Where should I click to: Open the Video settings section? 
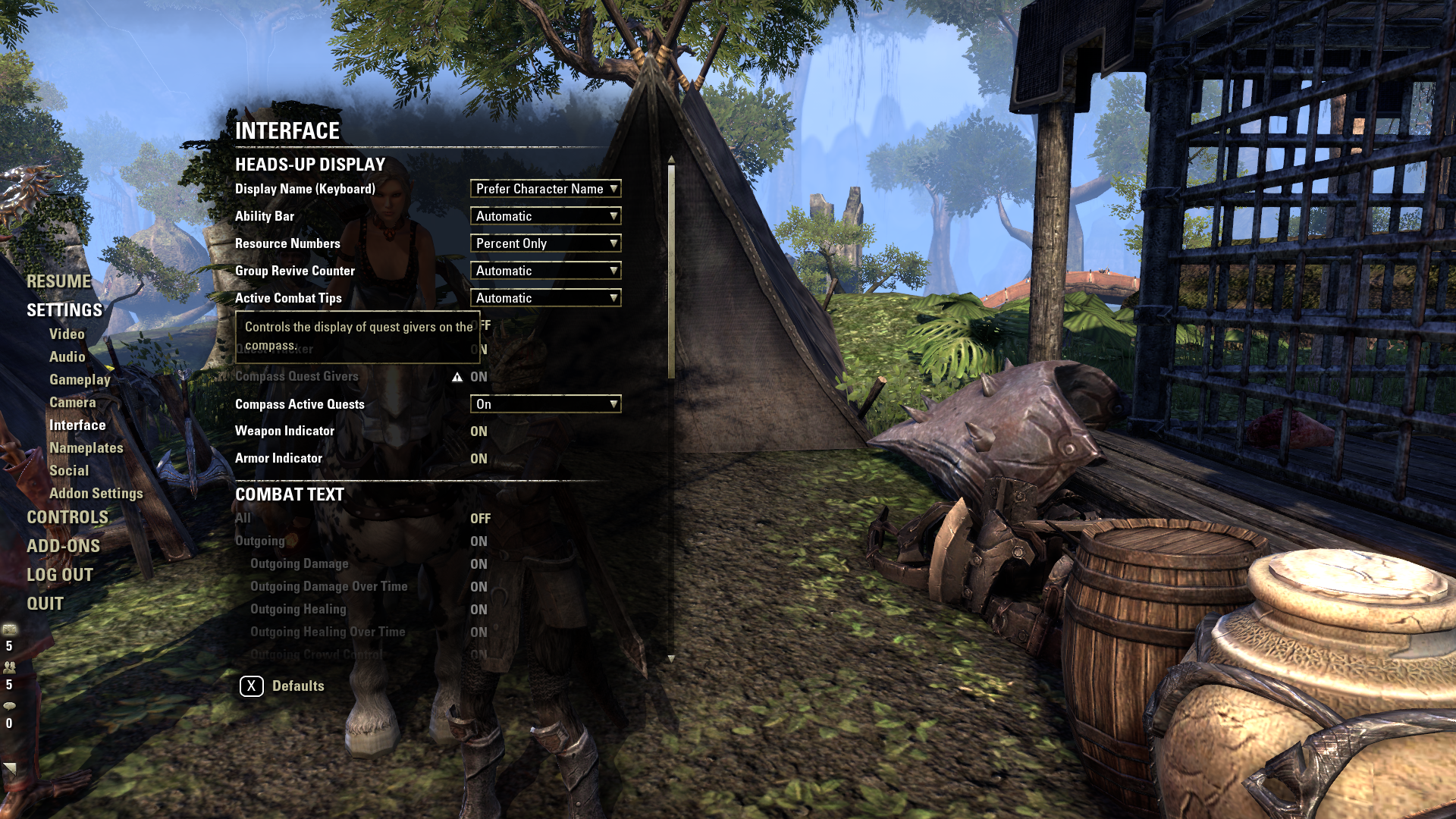(x=67, y=334)
